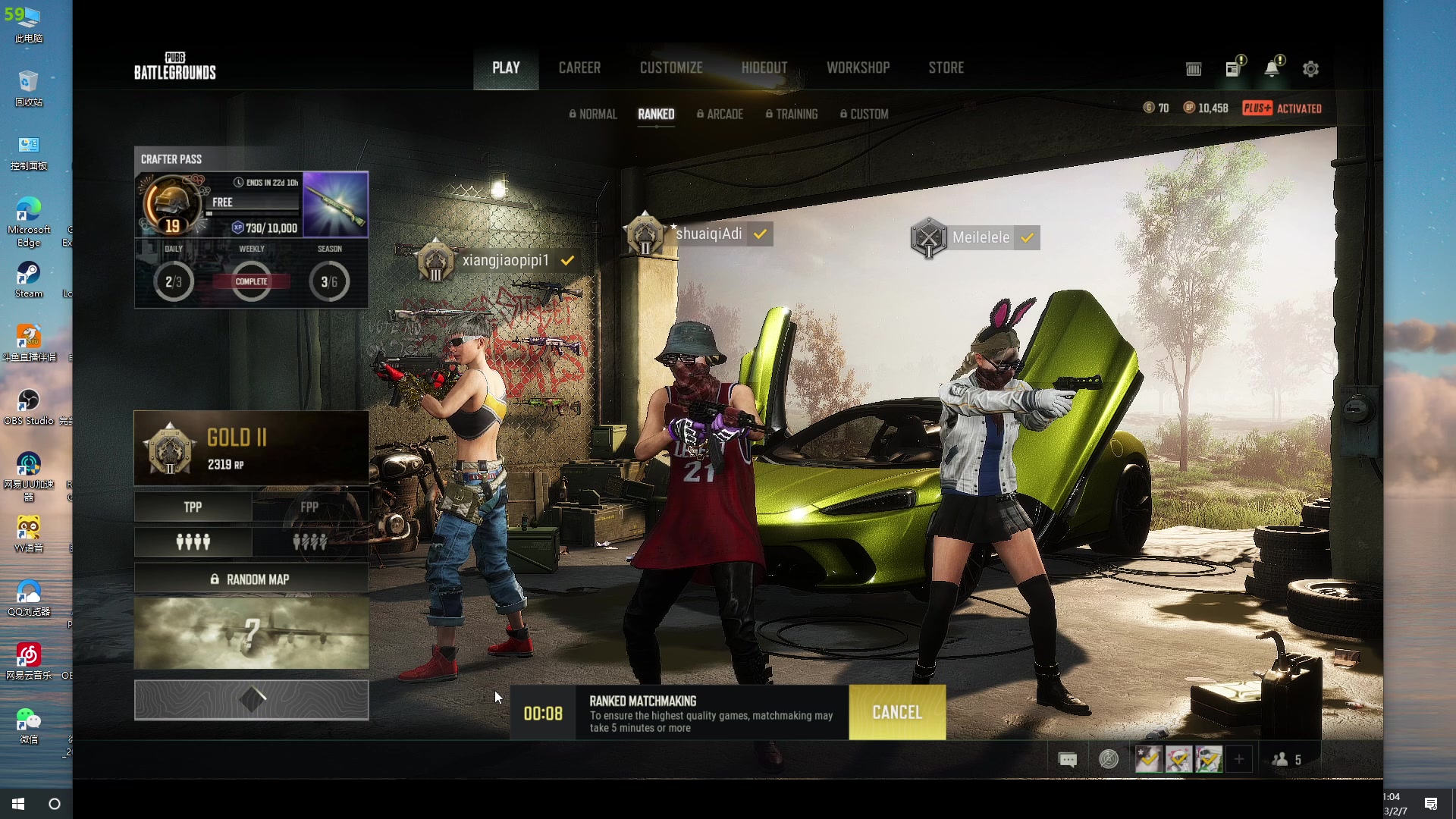Open the Store tab

(946, 67)
